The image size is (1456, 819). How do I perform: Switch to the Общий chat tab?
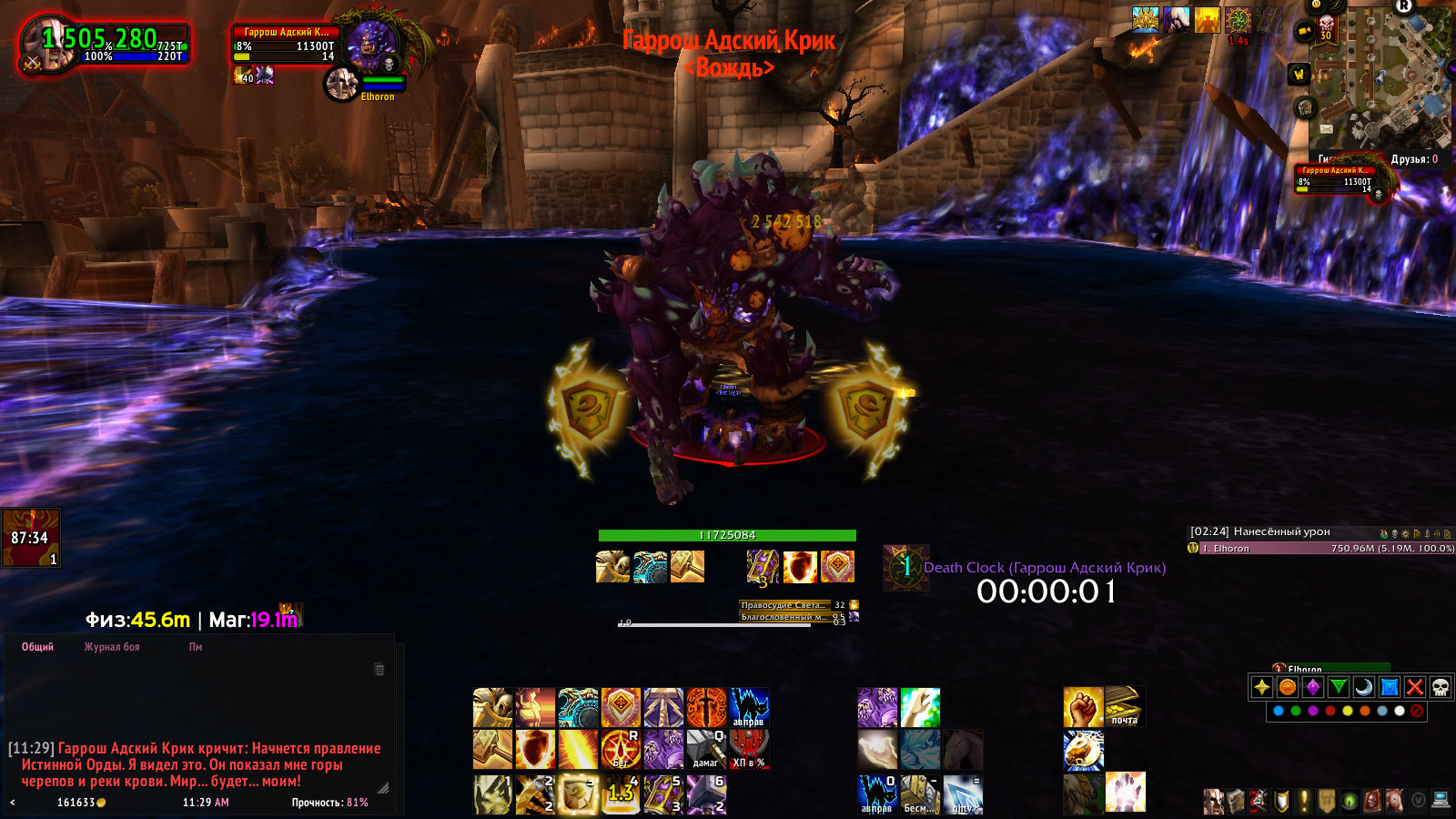[x=37, y=647]
